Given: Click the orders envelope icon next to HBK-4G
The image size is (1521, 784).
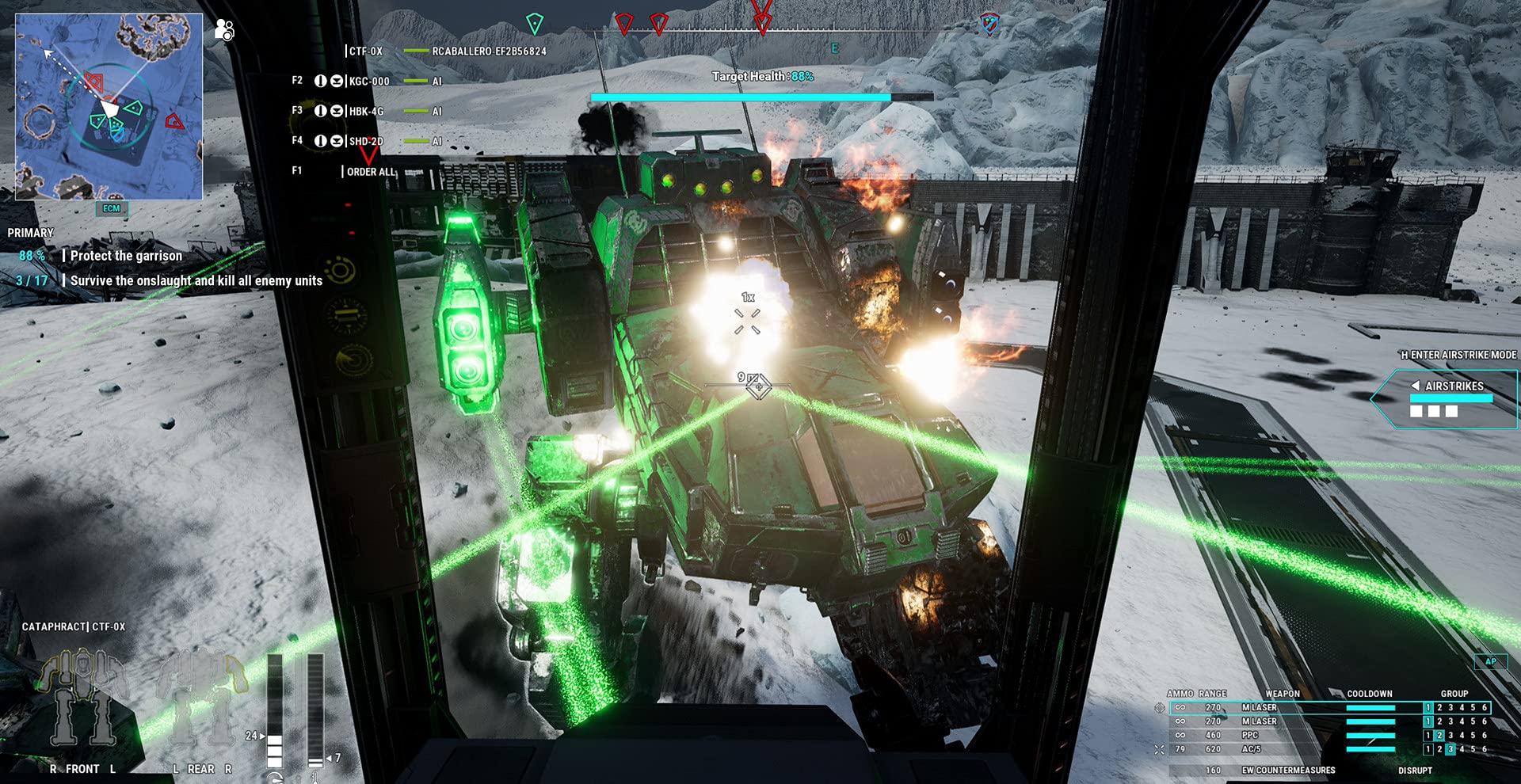Looking at the screenshot, I should 337,111.
